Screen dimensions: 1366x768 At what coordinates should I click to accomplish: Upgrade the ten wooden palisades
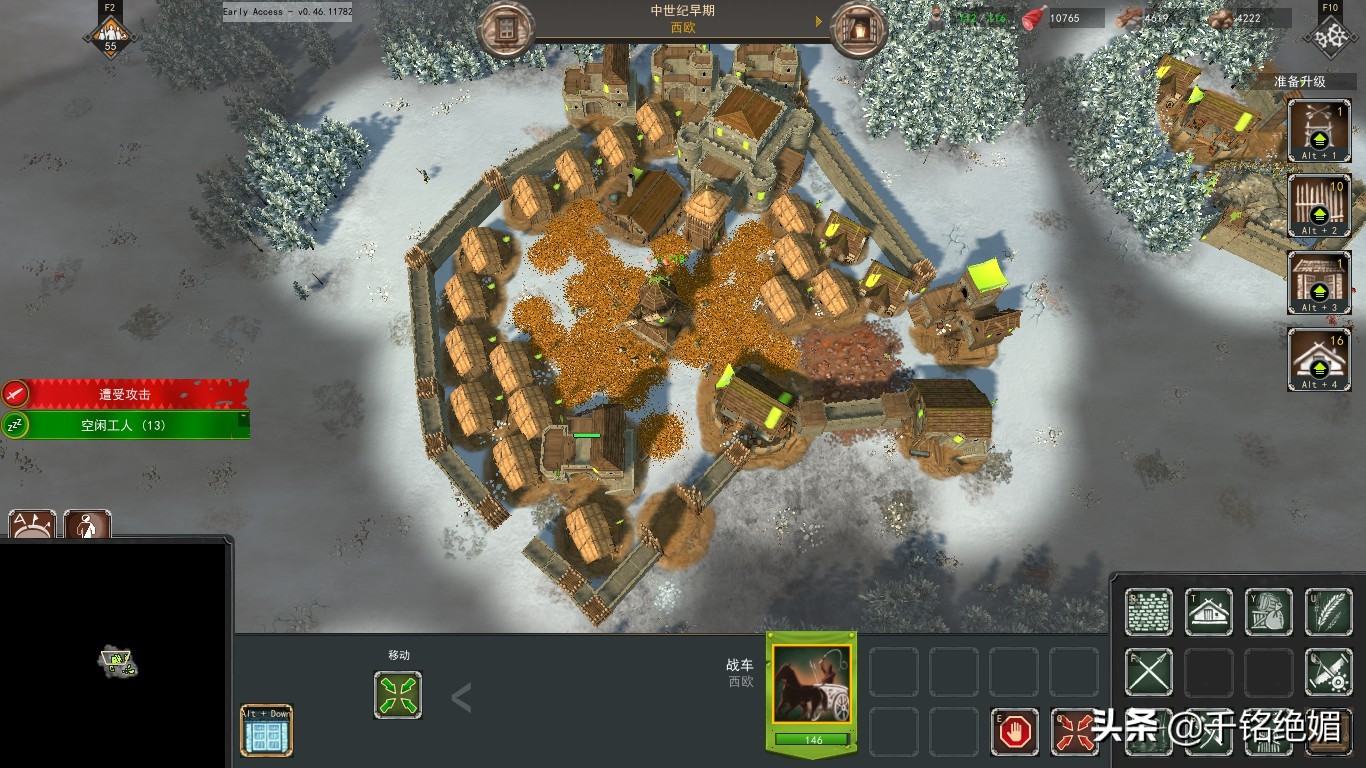[1319, 206]
